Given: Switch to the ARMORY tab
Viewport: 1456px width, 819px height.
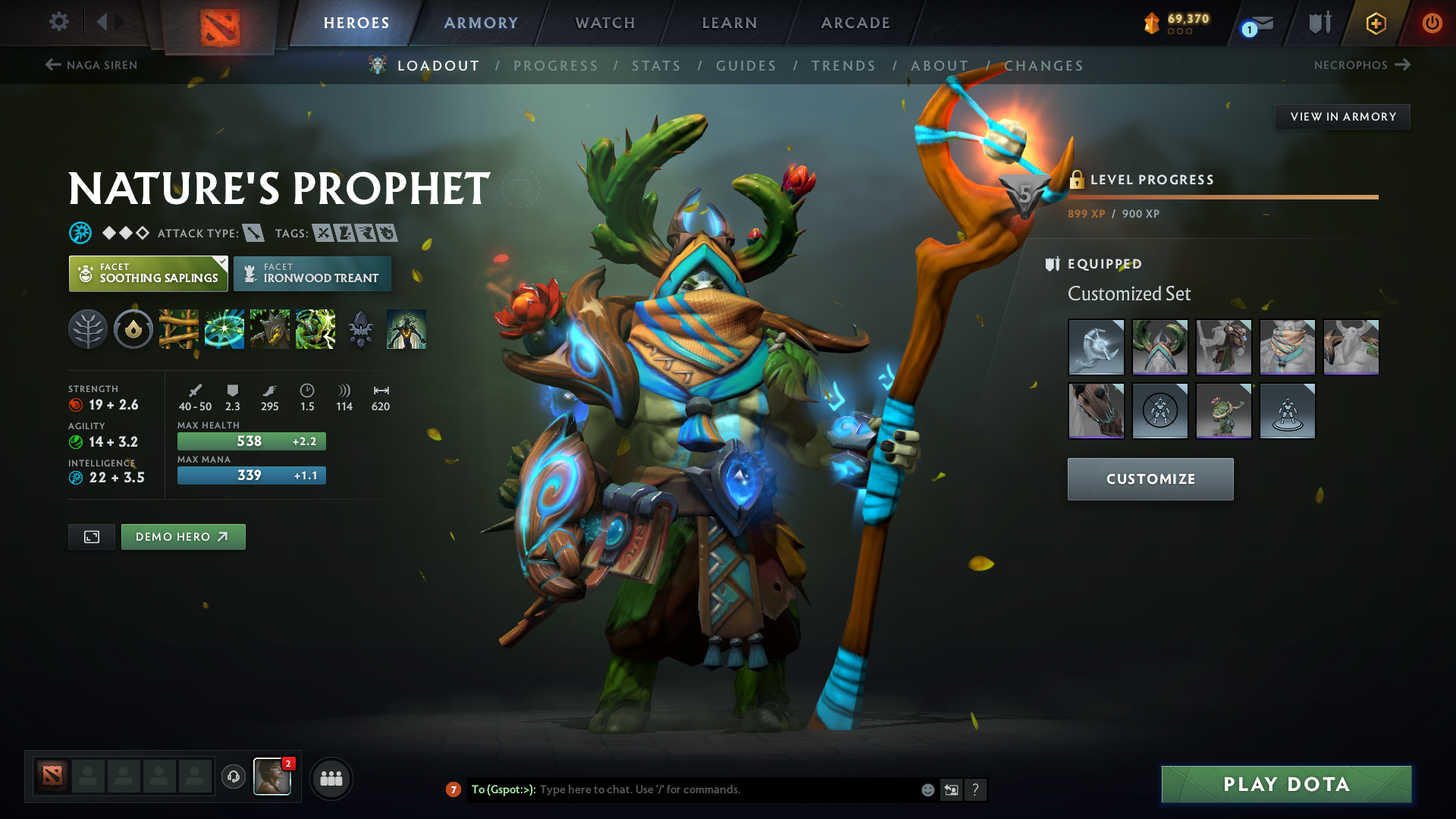Looking at the screenshot, I should click(x=480, y=23).
